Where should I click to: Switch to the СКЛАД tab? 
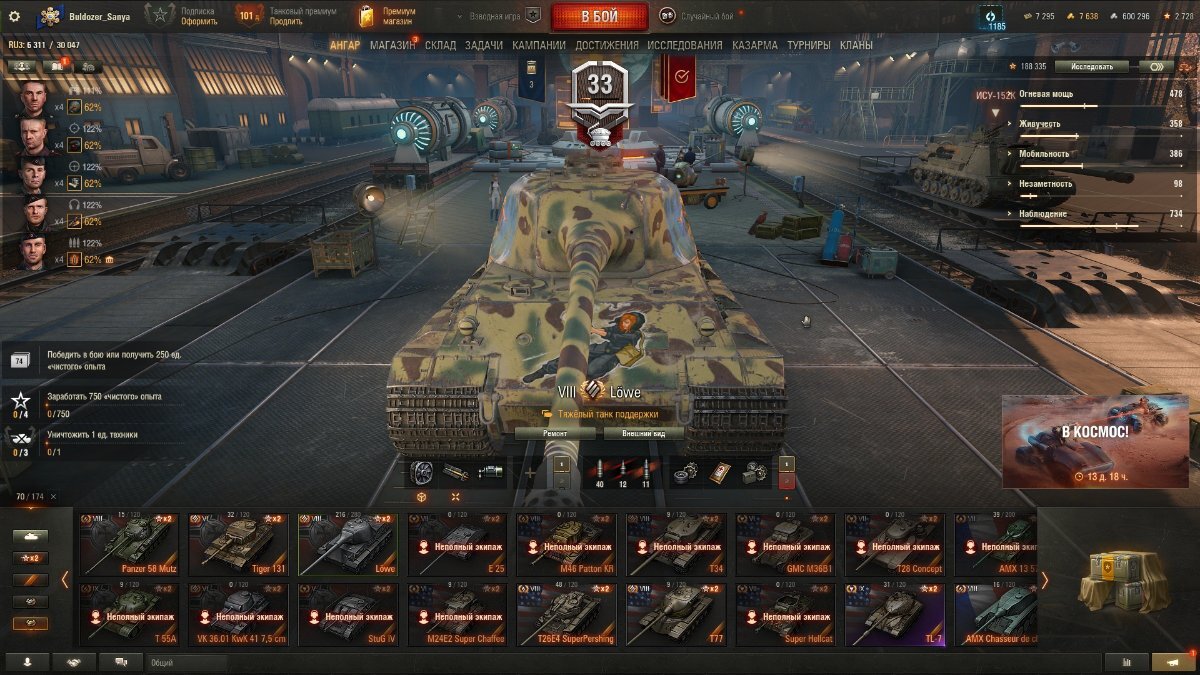point(440,45)
